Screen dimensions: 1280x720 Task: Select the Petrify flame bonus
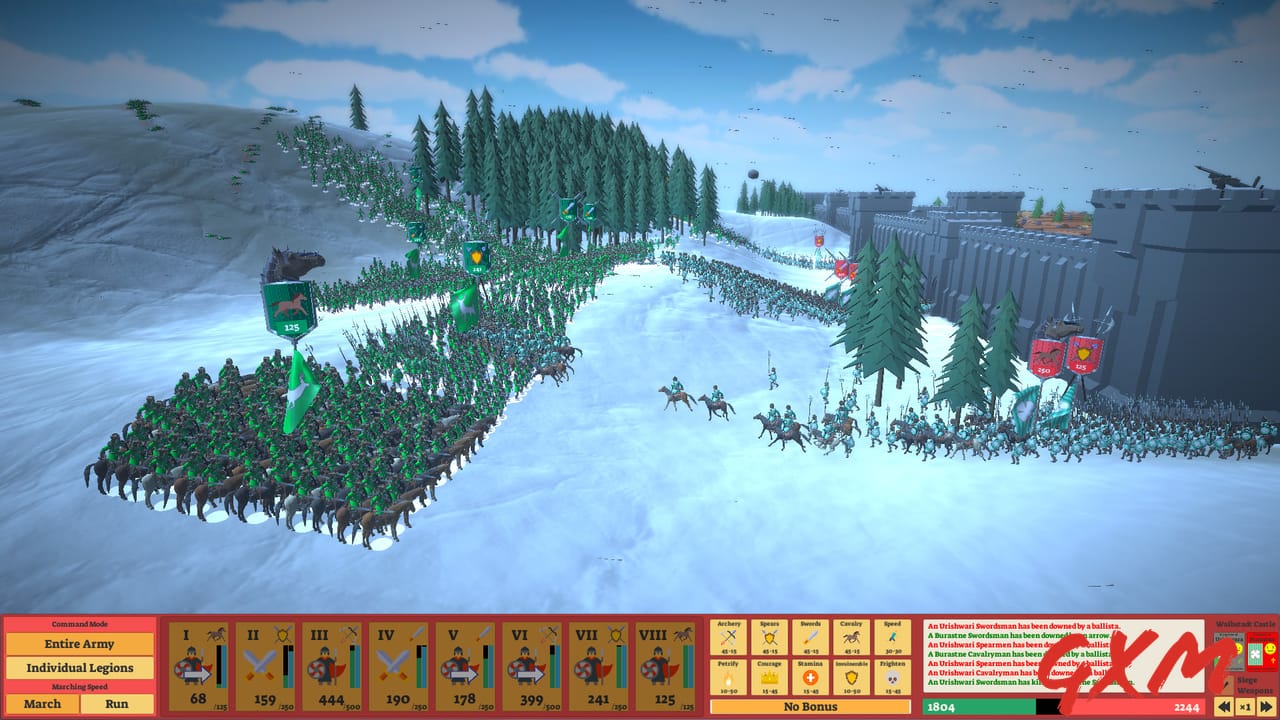pyautogui.click(x=728, y=677)
